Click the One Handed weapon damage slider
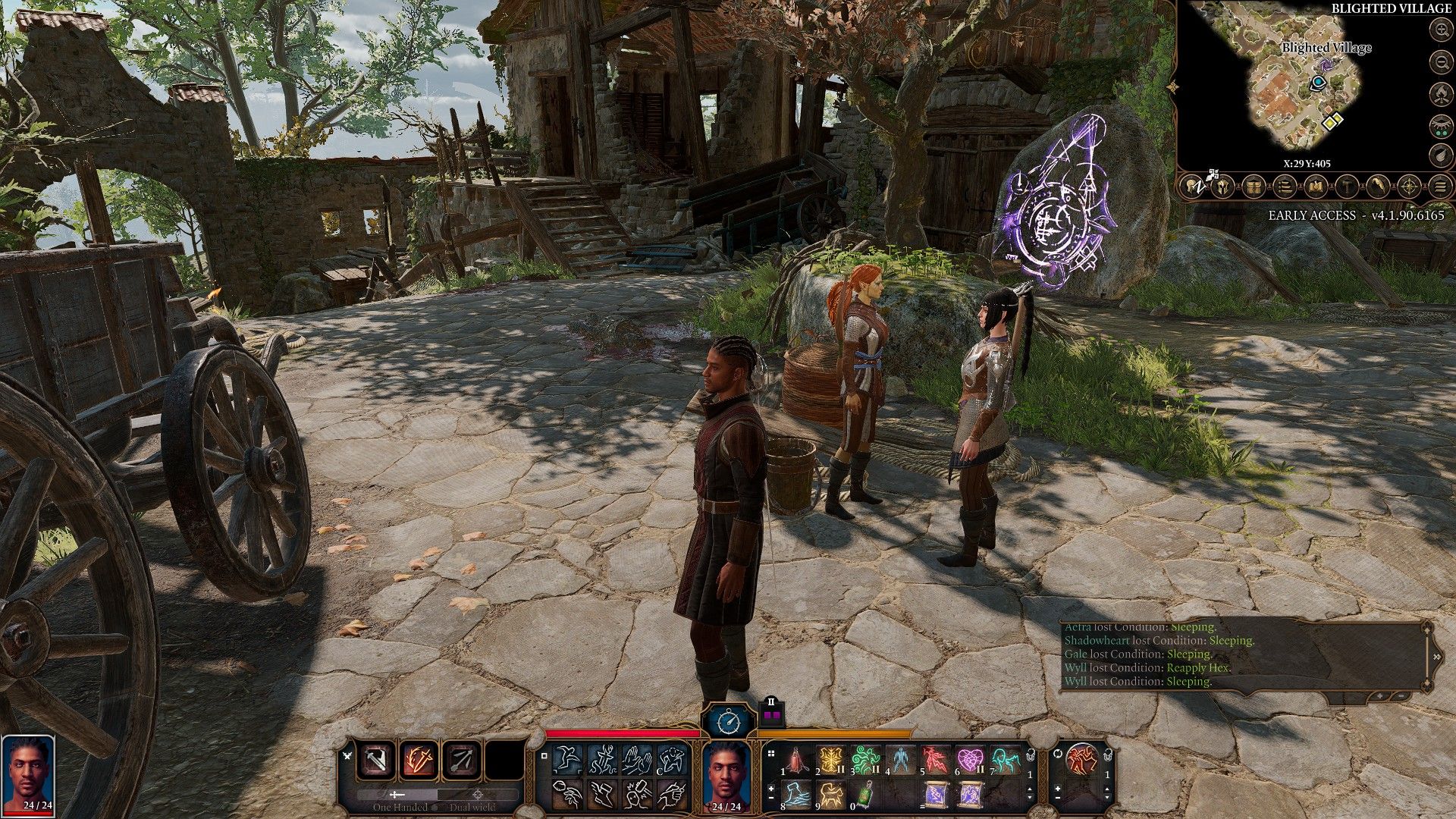Screen dimensions: 1456x819 click(x=396, y=794)
